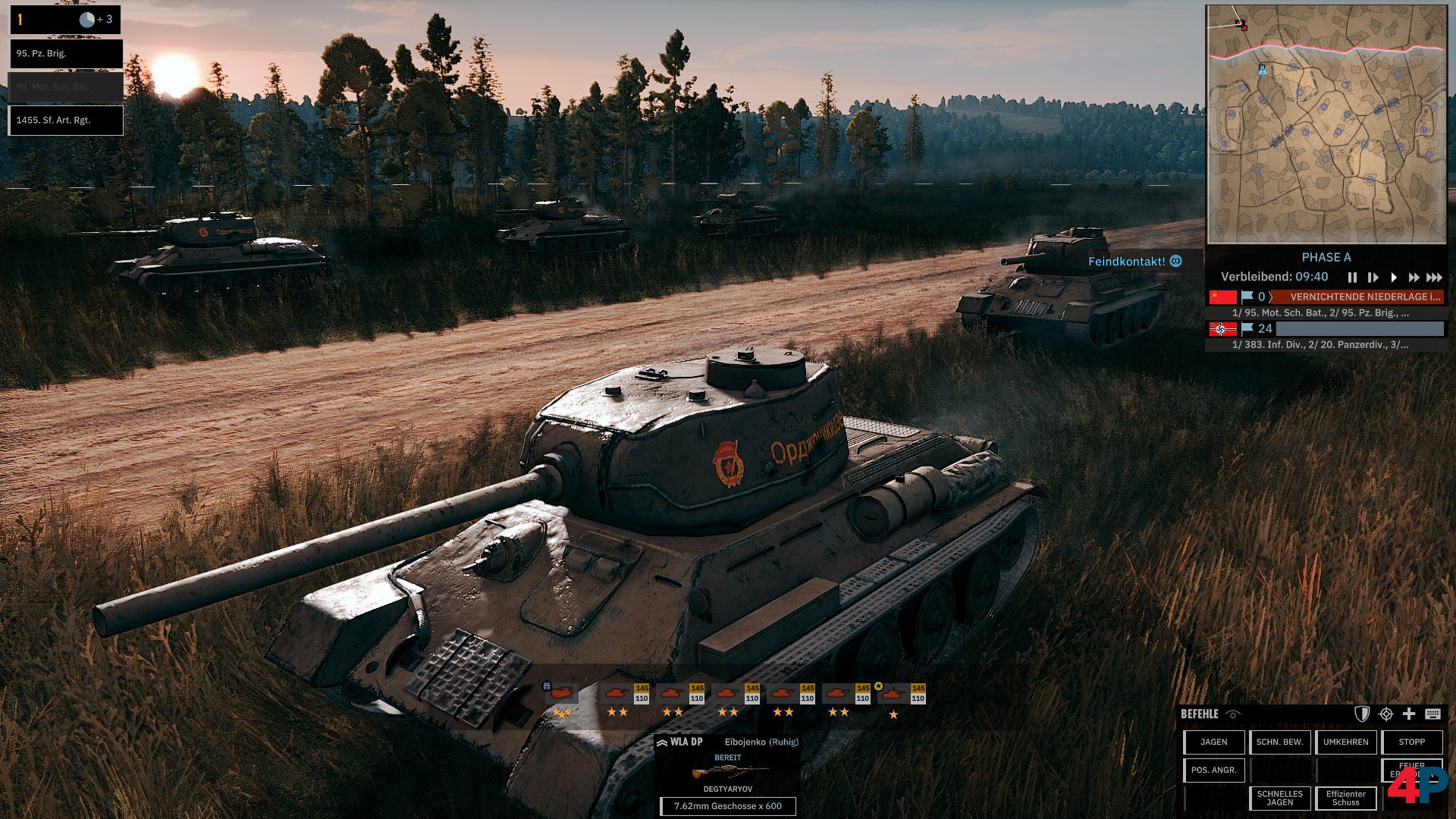Toggle the eye icon beside BEFEHLE
The width and height of the screenshot is (1456, 819).
[x=1233, y=714]
